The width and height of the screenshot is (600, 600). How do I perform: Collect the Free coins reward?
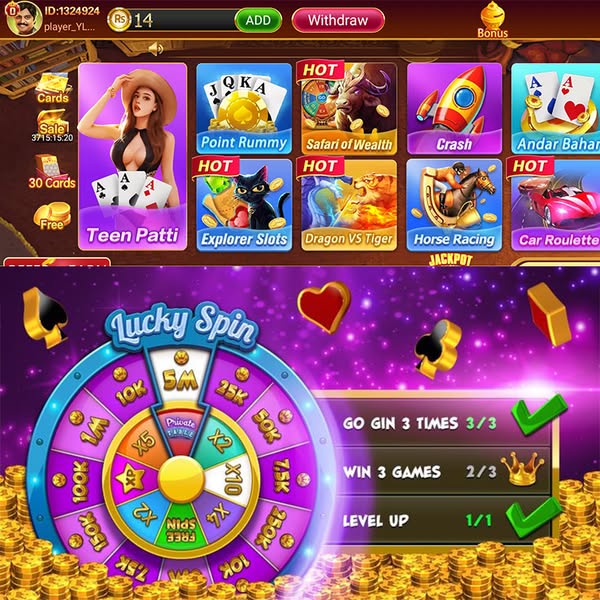52,216
